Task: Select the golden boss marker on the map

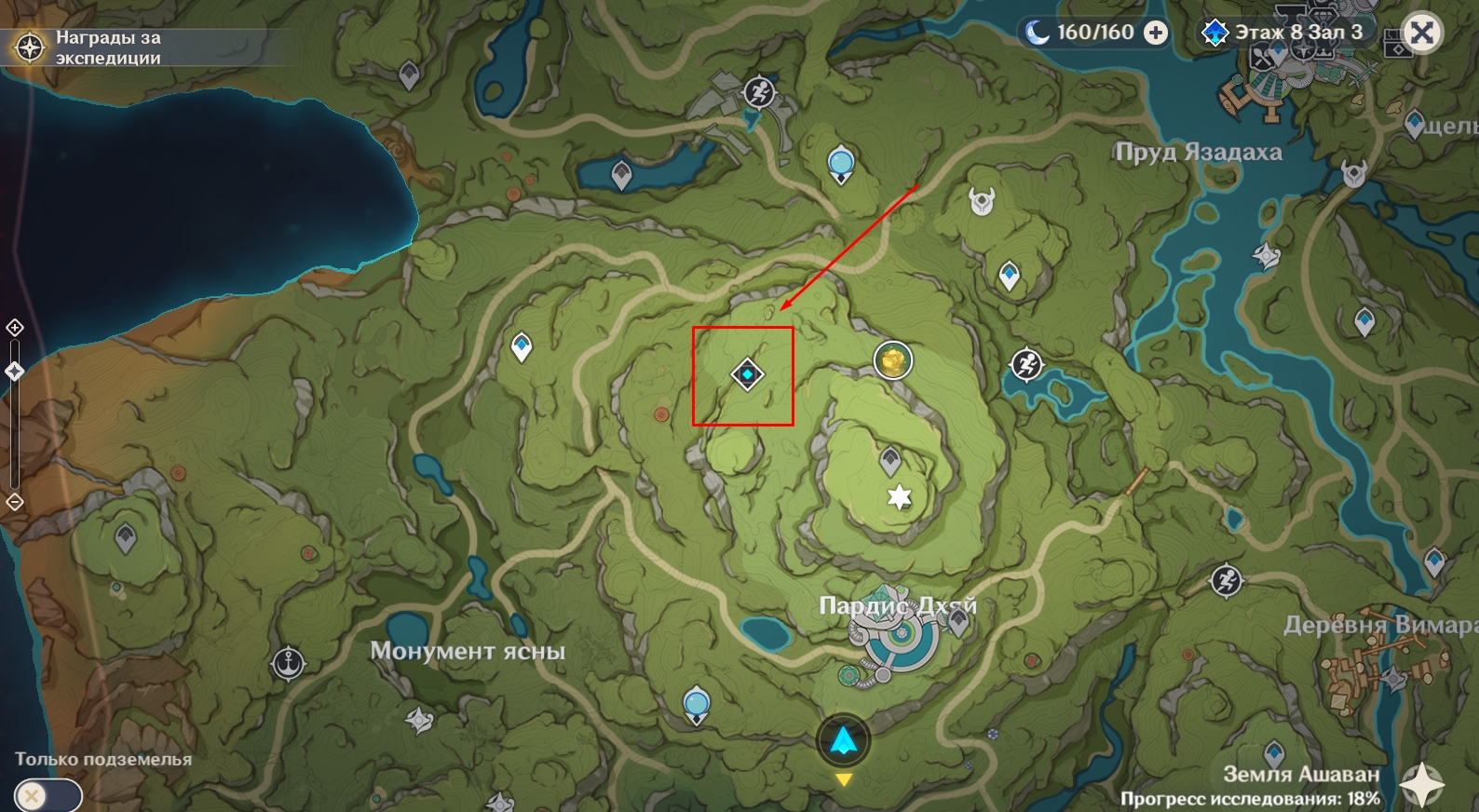Action: click(x=892, y=360)
